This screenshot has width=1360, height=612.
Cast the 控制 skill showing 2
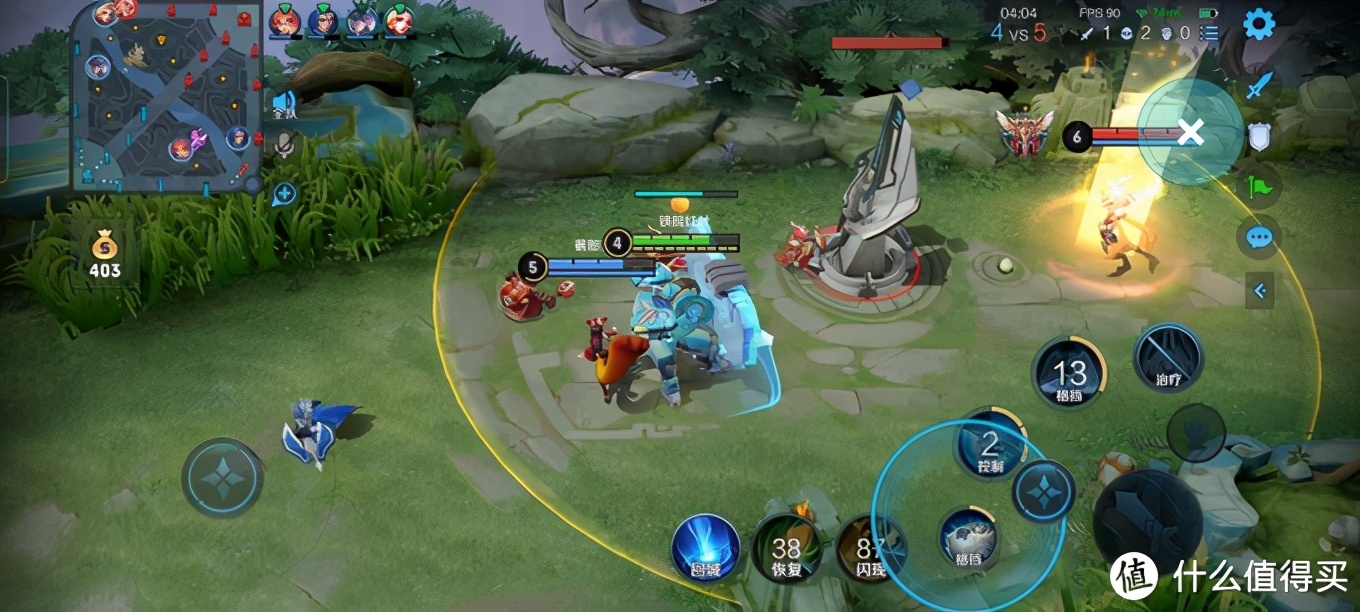tap(990, 445)
